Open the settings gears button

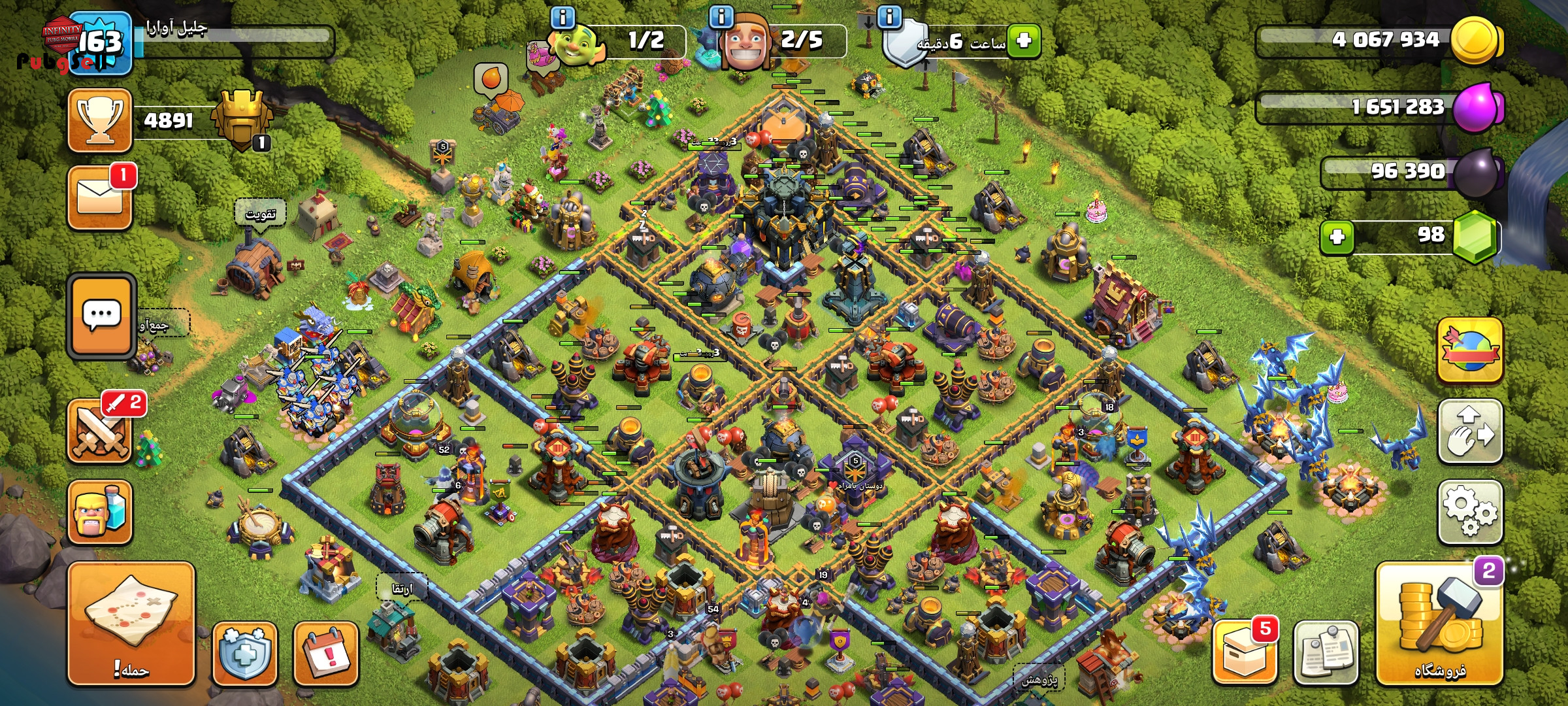pyautogui.click(x=1470, y=513)
